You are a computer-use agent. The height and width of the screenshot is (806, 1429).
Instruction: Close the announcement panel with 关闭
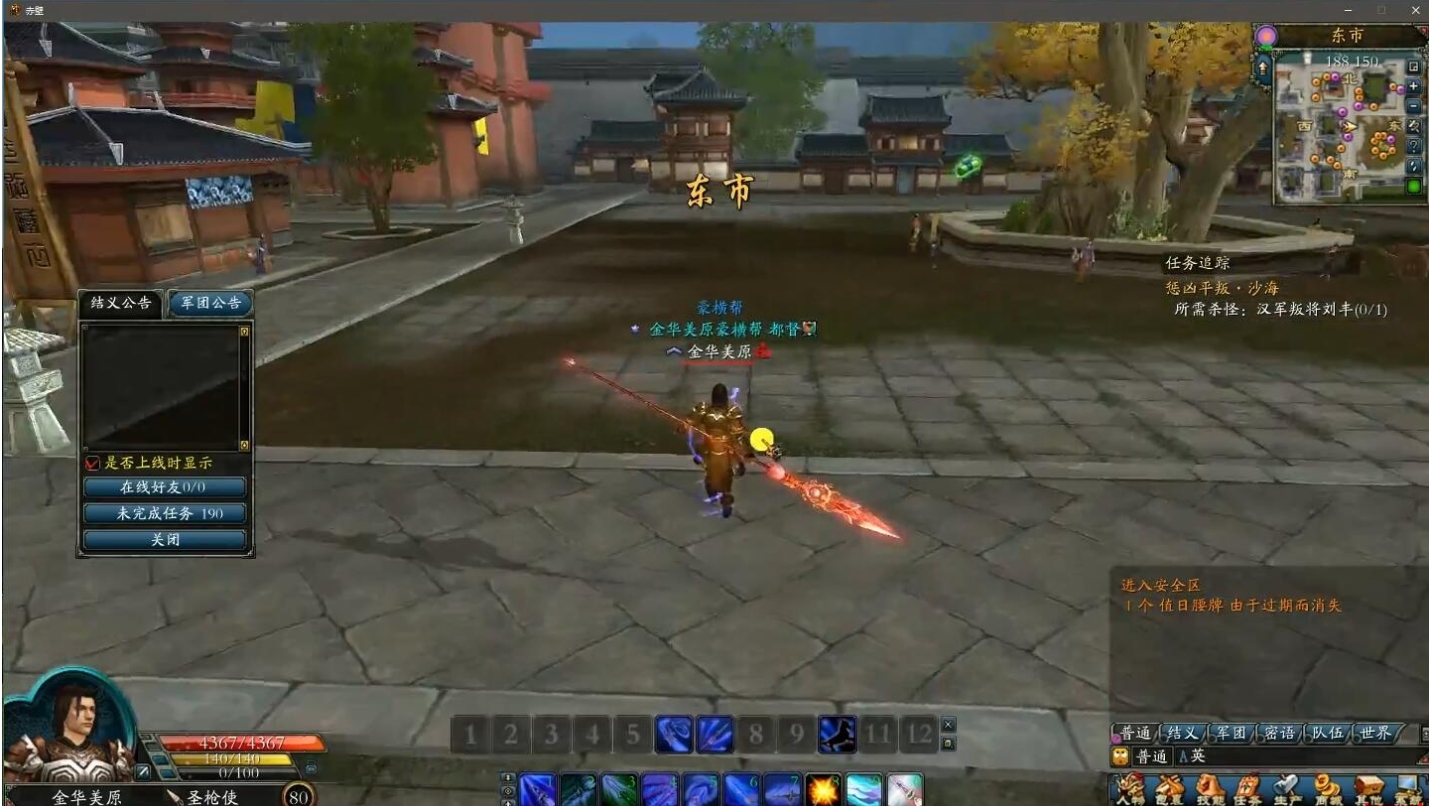[x=165, y=540]
